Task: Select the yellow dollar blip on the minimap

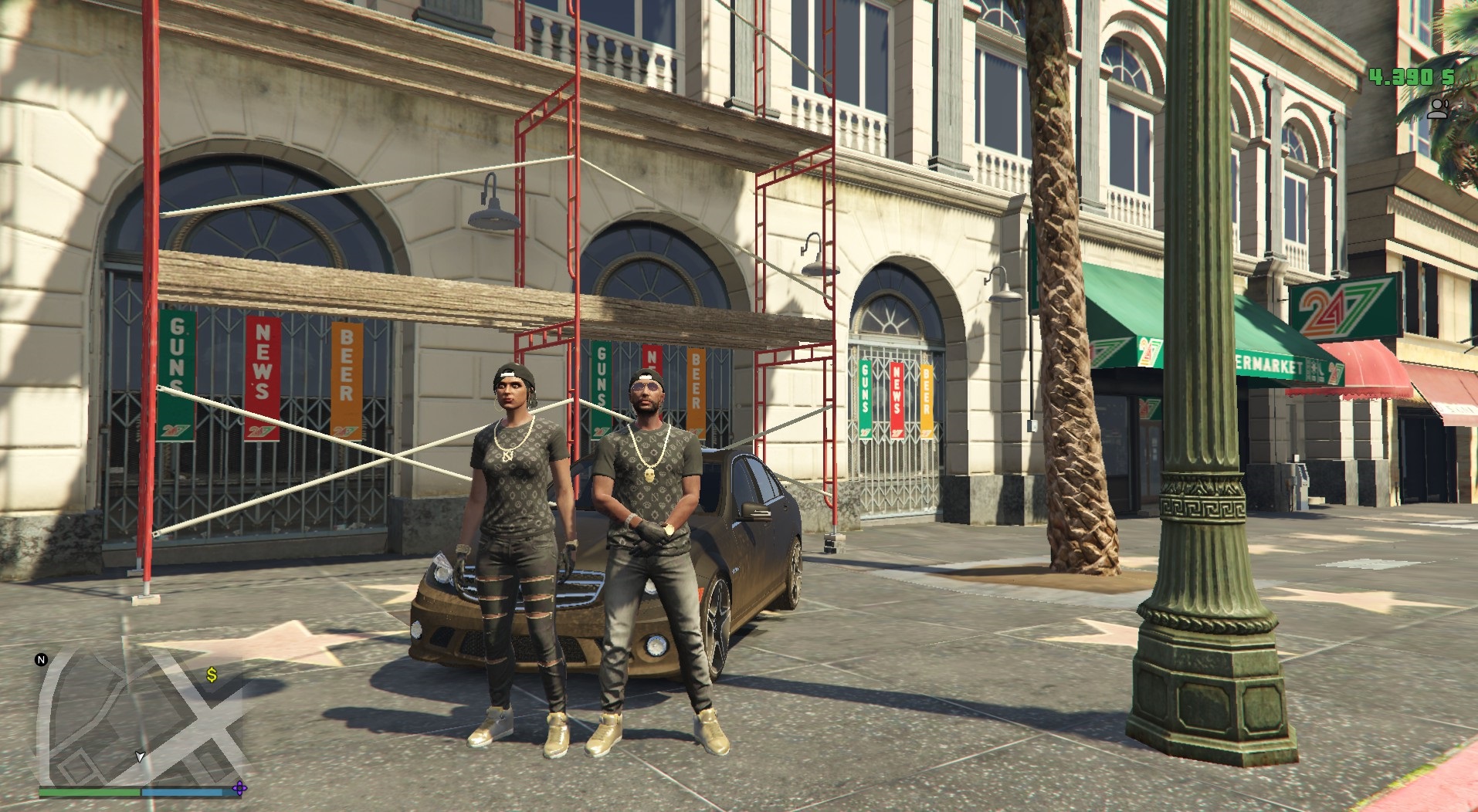Action: tap(212, 675)
